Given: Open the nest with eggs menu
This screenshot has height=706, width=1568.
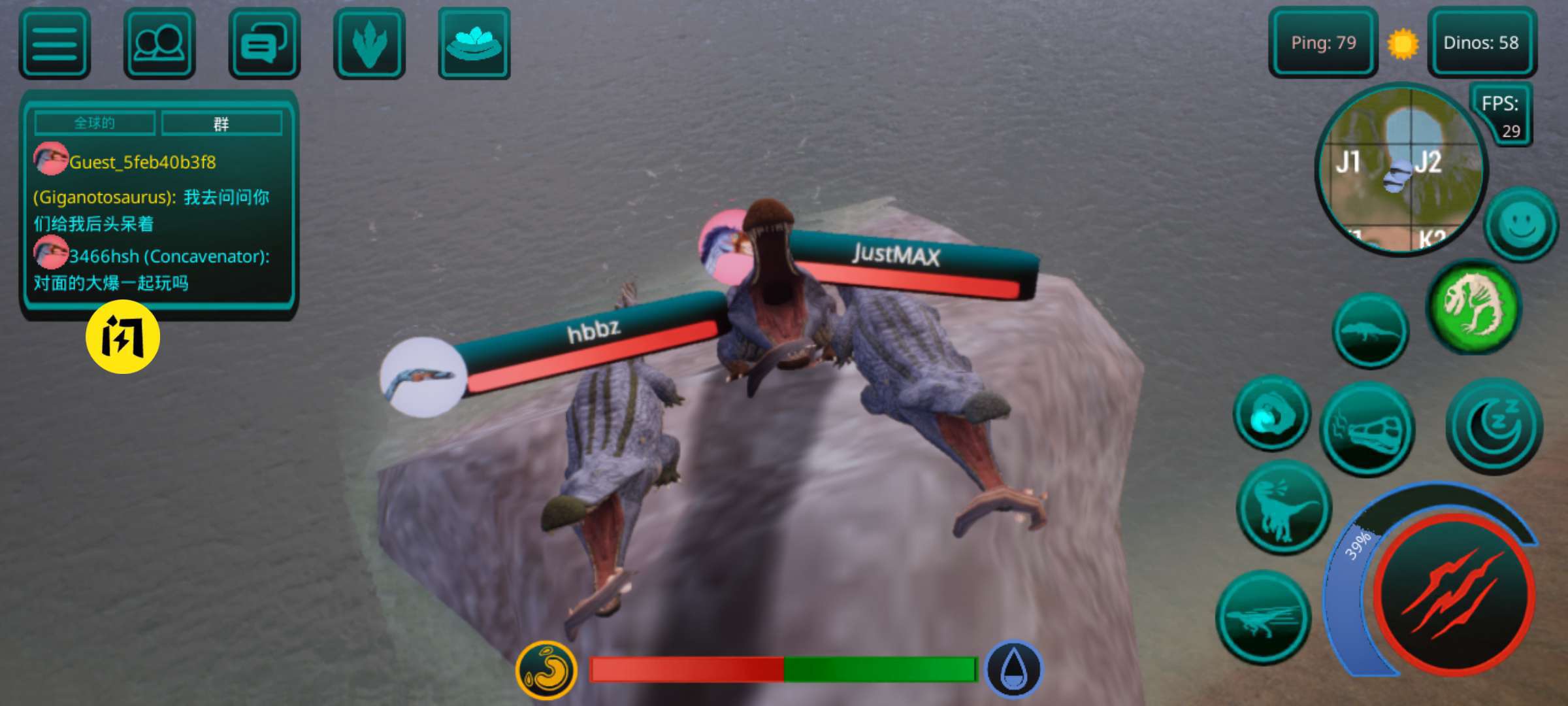Looking at the screenshot, I should [474, 44].
